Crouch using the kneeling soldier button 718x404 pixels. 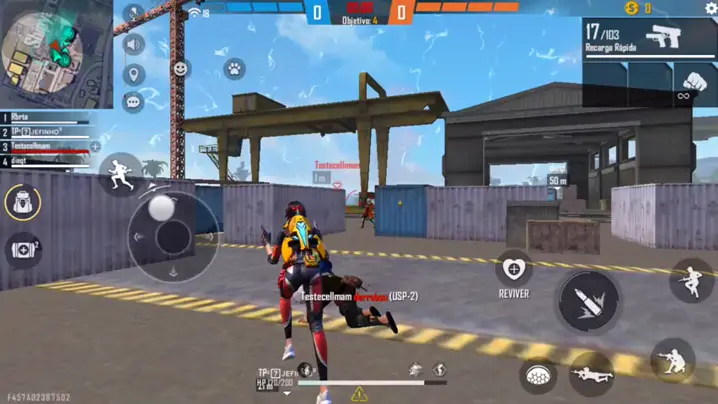672,360
